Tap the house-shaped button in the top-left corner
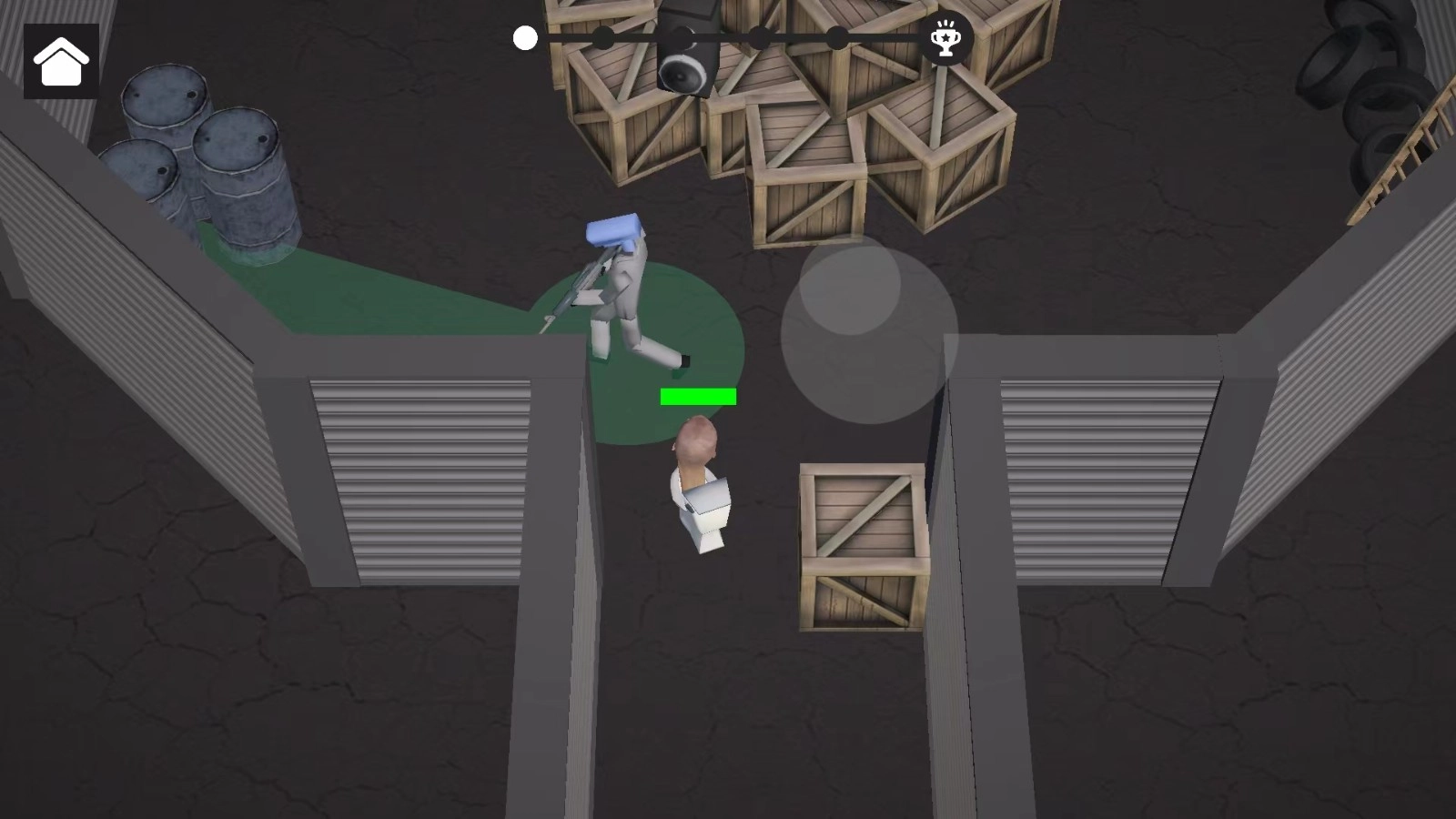The width and height of the screenshot is (1456, 819). (60, 62)
